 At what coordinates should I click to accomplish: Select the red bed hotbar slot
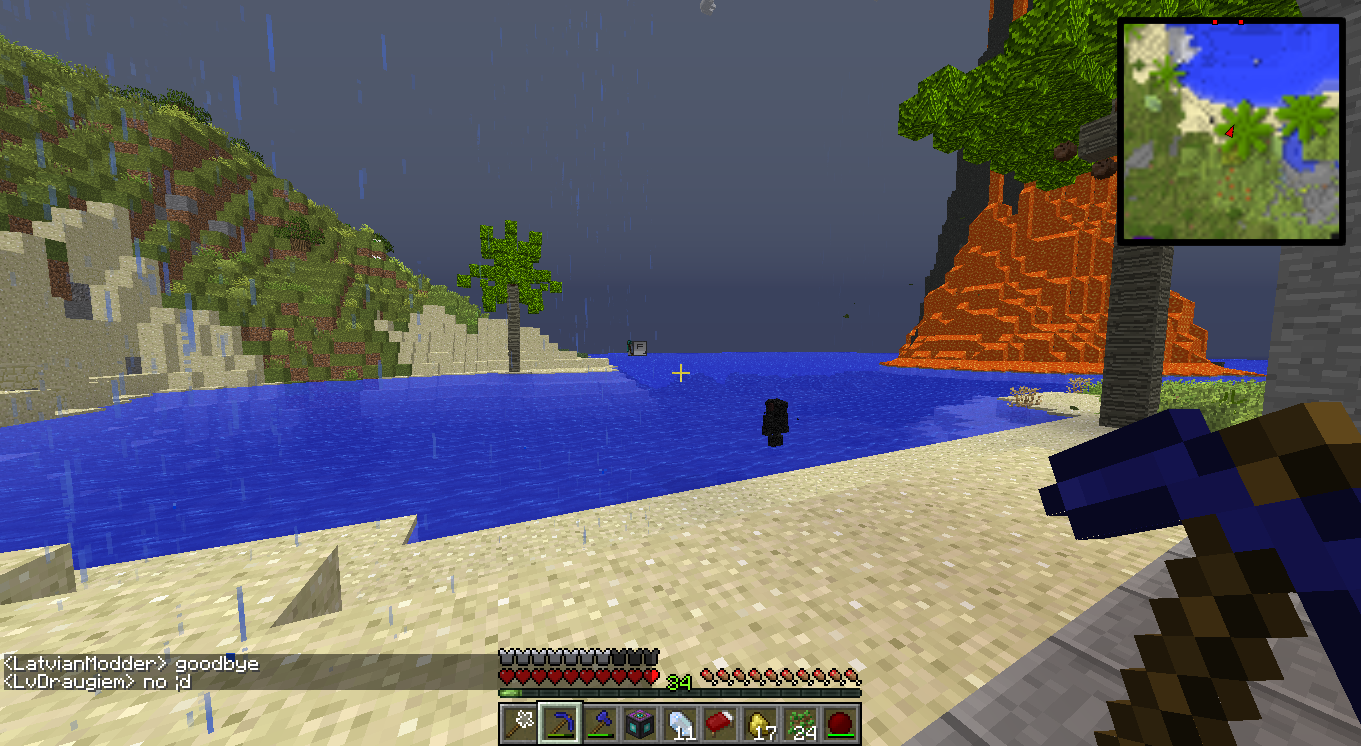click(720, 723)
